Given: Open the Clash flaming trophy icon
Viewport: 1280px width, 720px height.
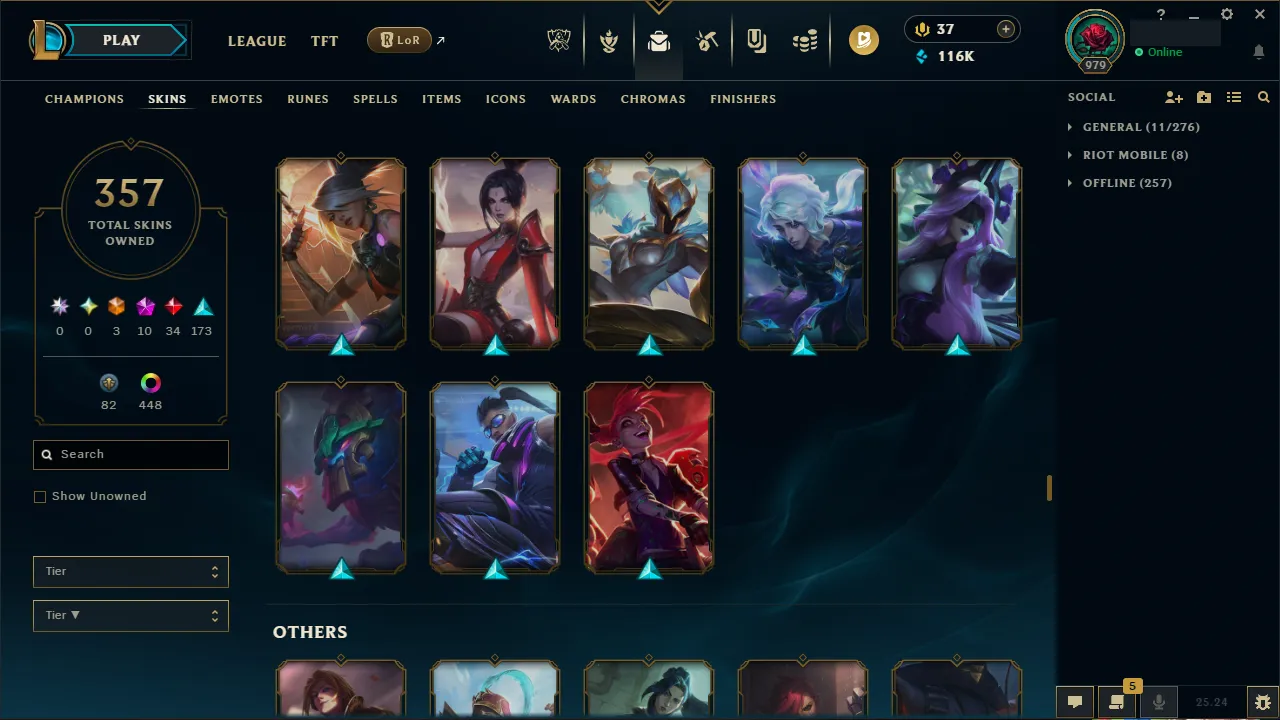Looking at the screenshot, I should pyautogui.click(x=609, y=40).
